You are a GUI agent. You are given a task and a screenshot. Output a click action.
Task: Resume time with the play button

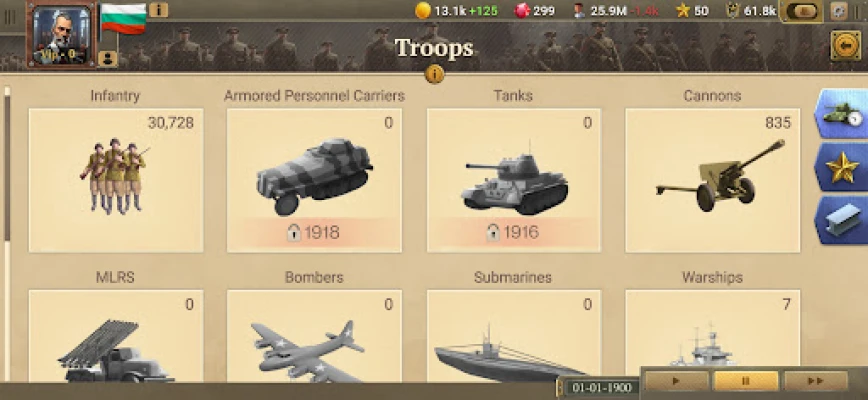(676, 381)
